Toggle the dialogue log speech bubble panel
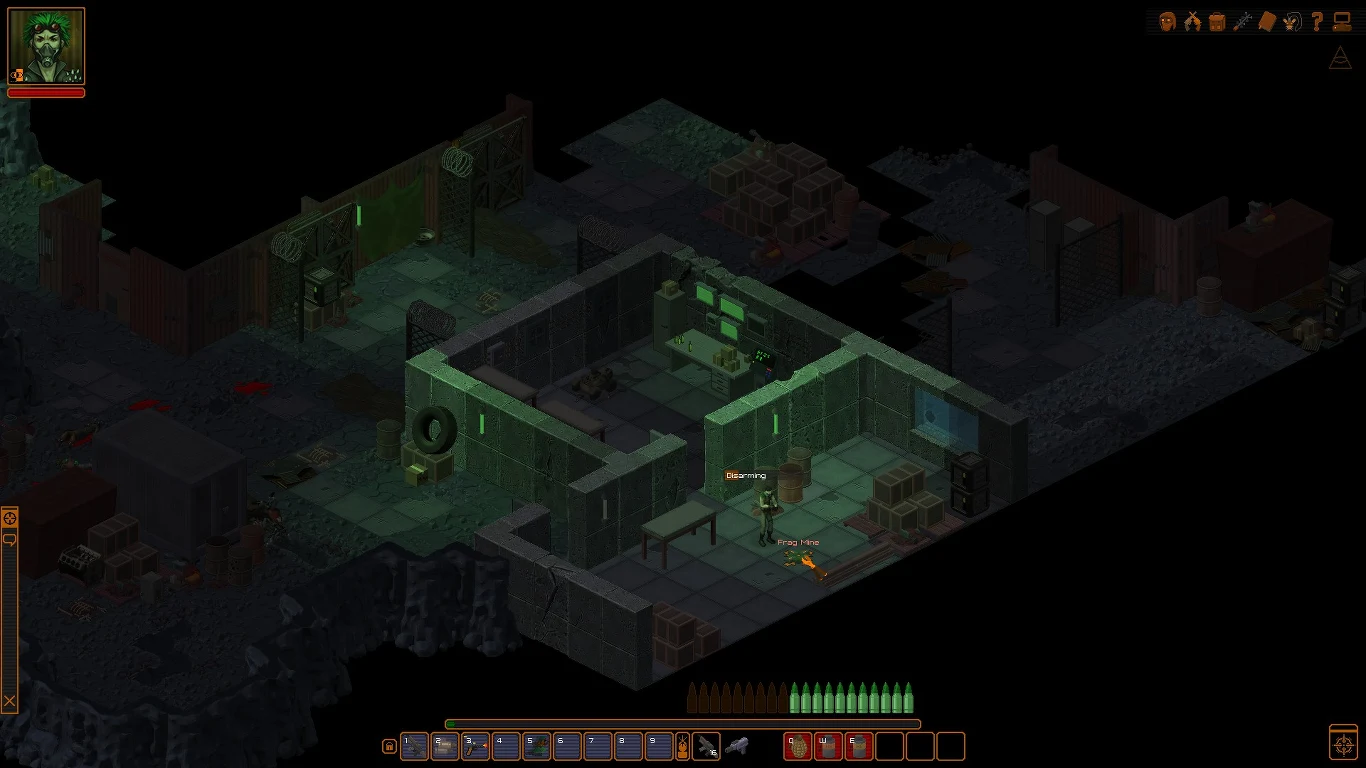The width and height of the screenshot is (1366, 768). [9, 539]
